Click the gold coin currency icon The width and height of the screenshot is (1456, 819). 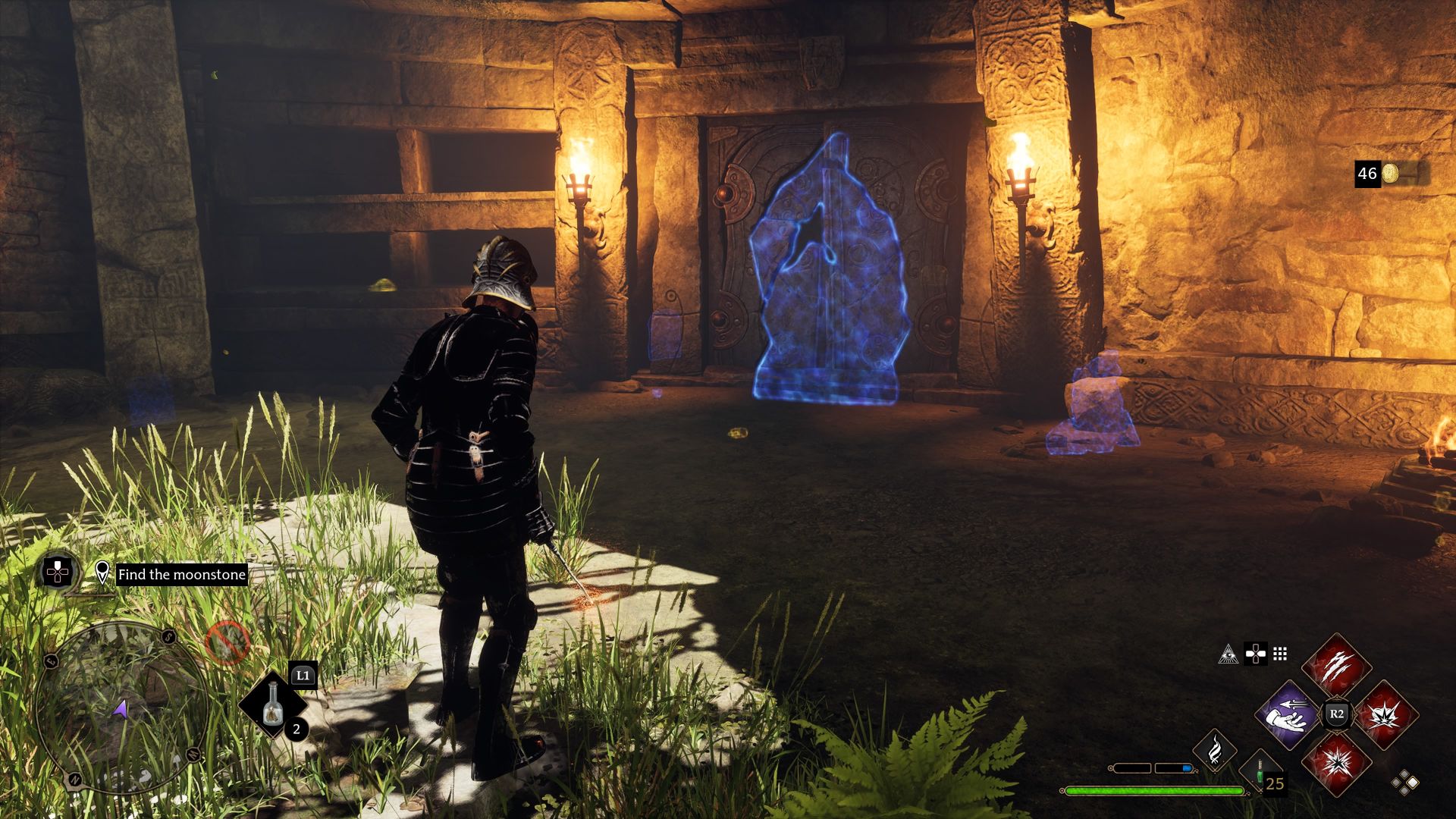pos(1389,174)
